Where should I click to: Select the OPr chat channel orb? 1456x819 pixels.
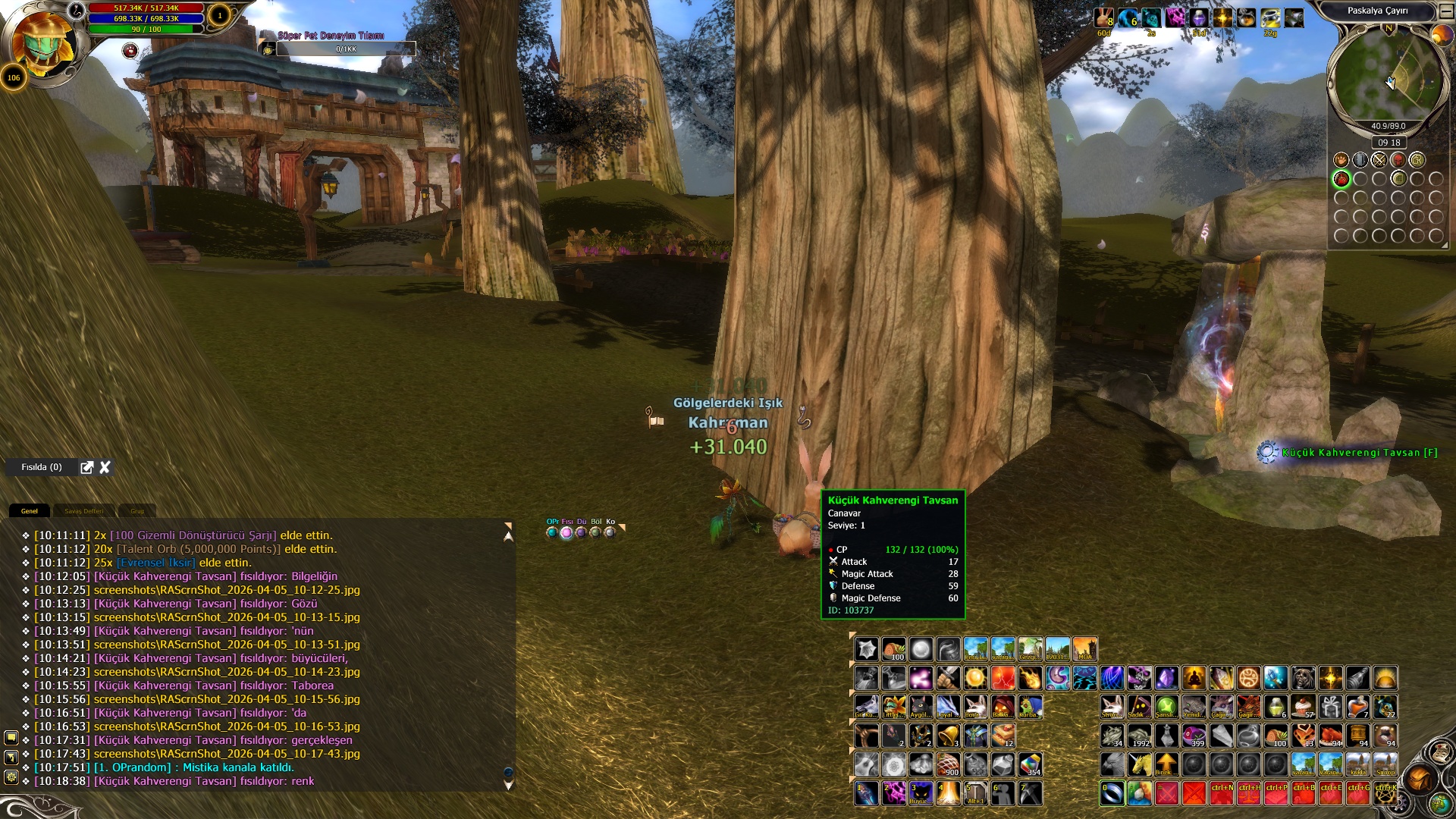[552, 532]
